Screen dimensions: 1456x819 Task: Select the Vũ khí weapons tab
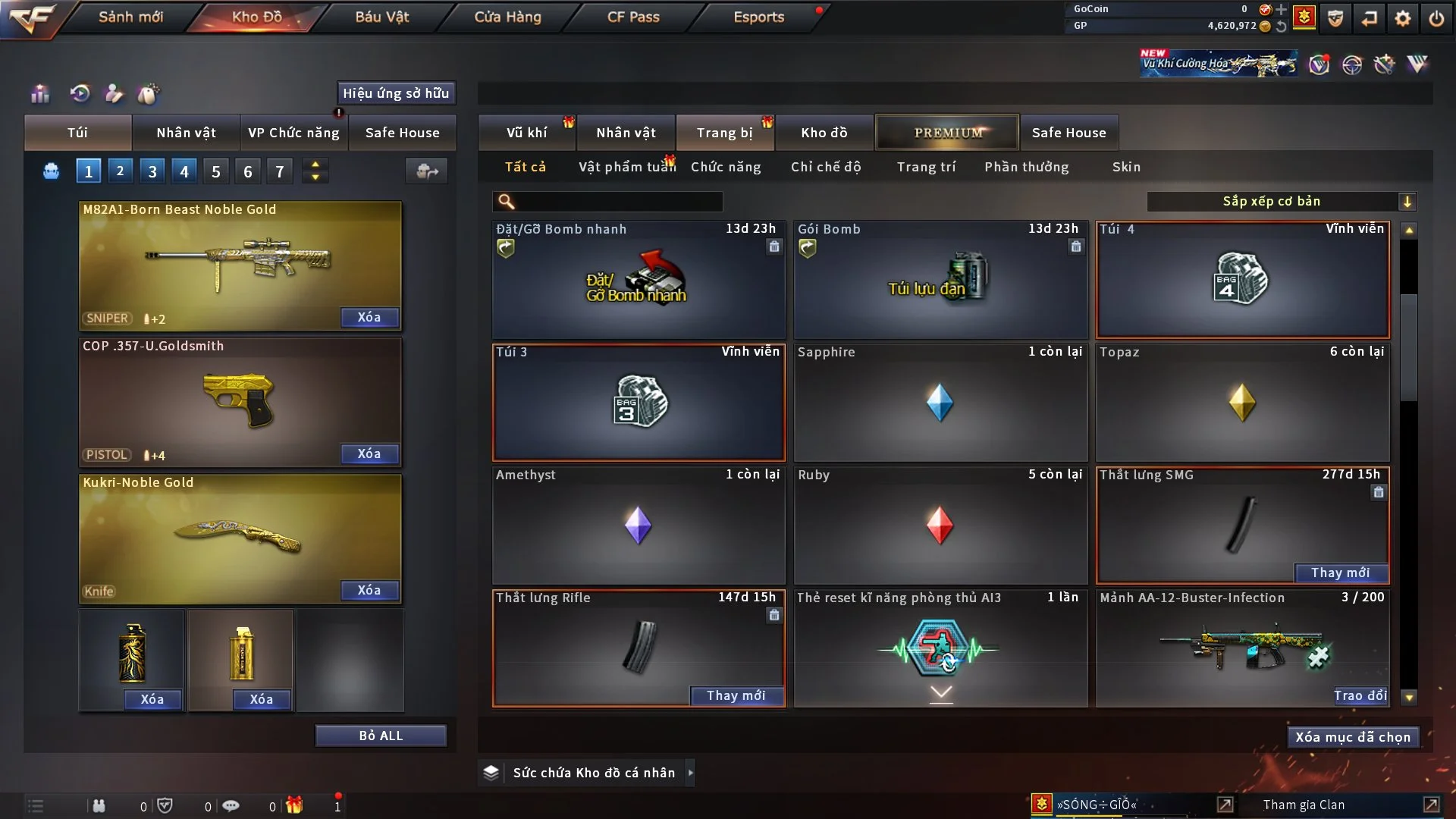[x=527, y=133]
